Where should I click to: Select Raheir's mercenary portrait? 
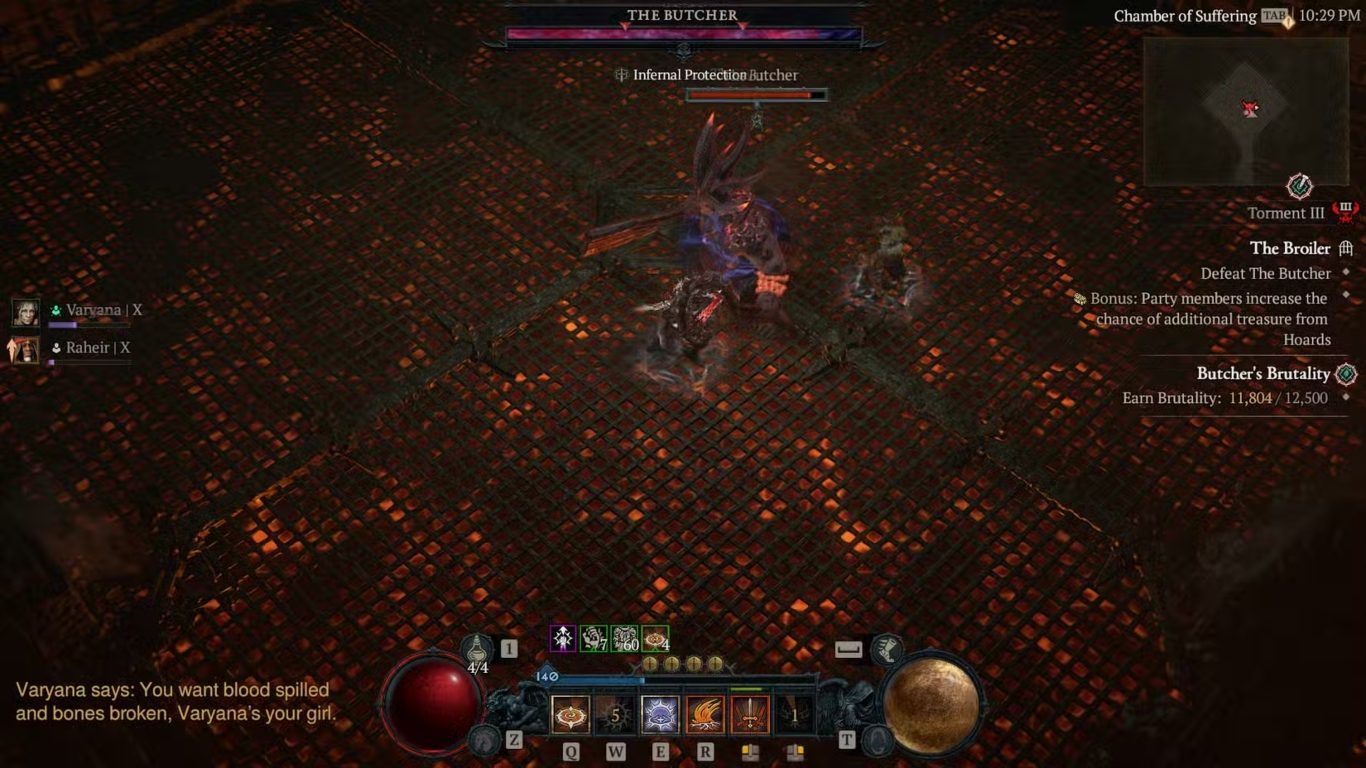[26, 349]
